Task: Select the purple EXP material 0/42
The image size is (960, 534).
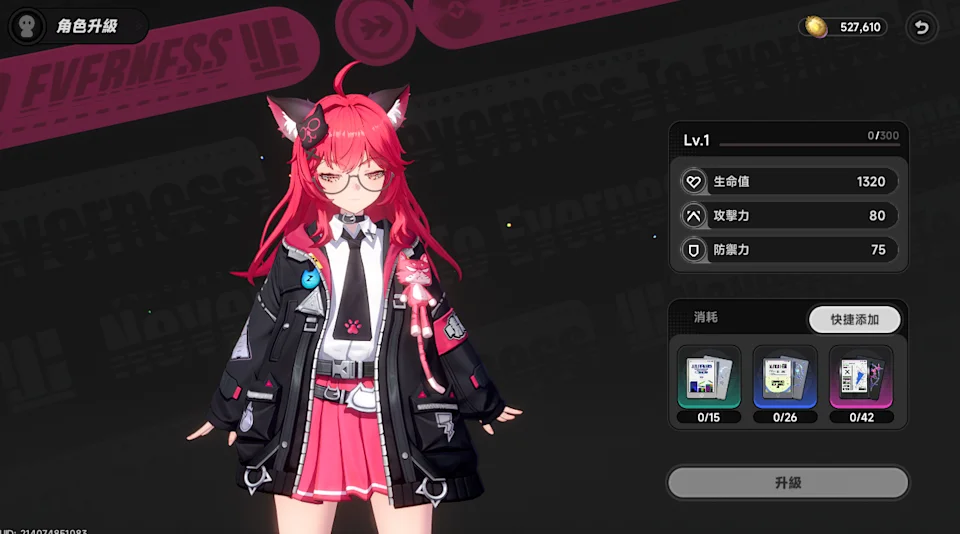Action: click(x=861, y=378)
